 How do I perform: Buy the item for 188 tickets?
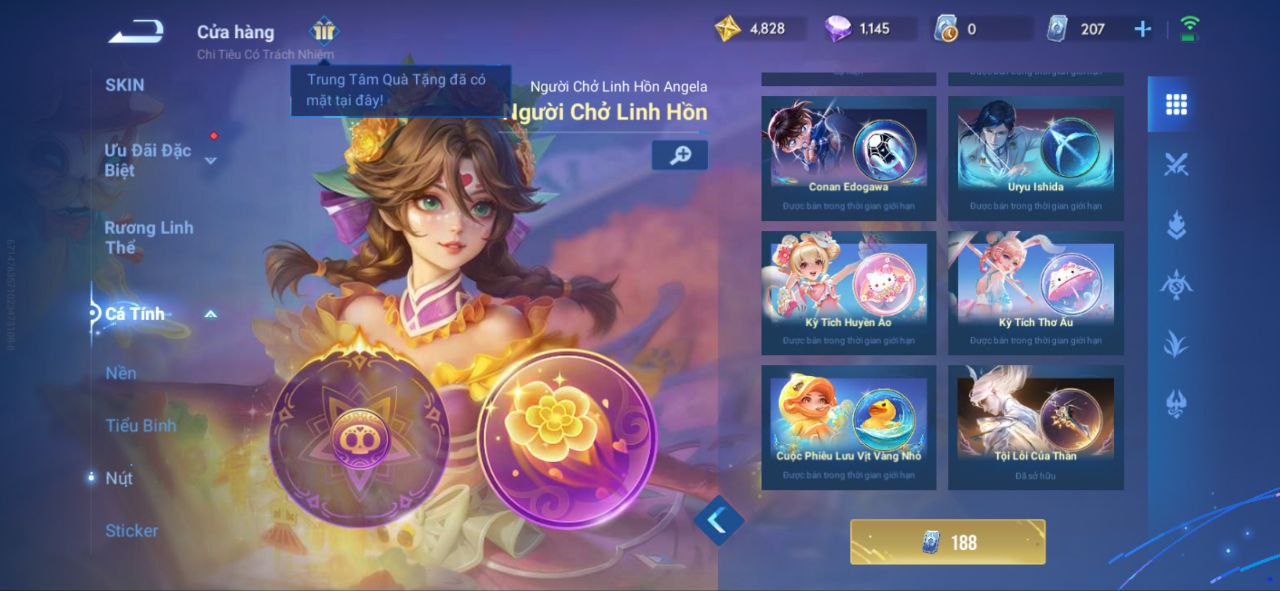(x=948, y=542)
